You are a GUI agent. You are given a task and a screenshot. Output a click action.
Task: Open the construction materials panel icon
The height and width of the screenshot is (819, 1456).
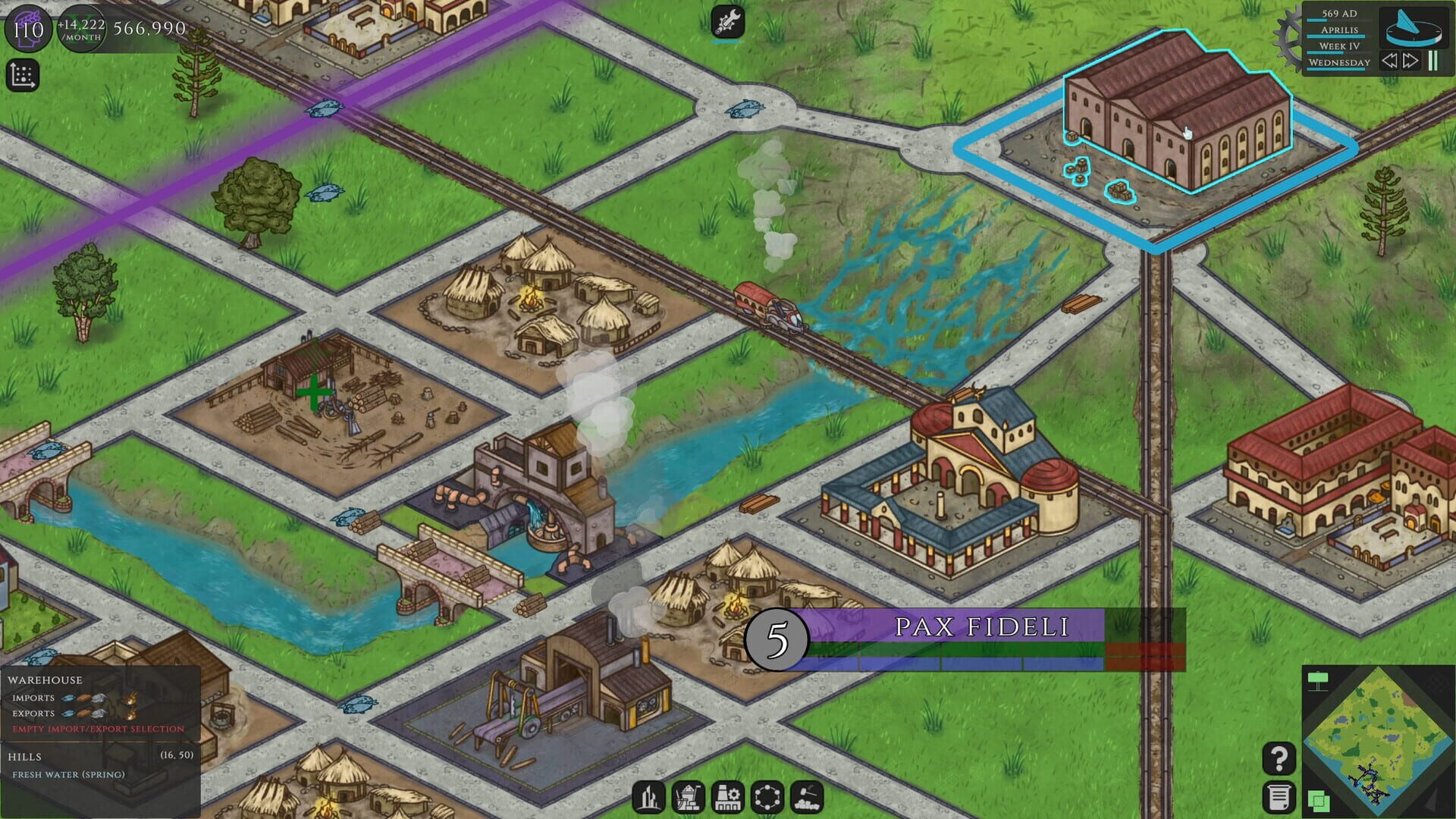(x=689, y=796)
